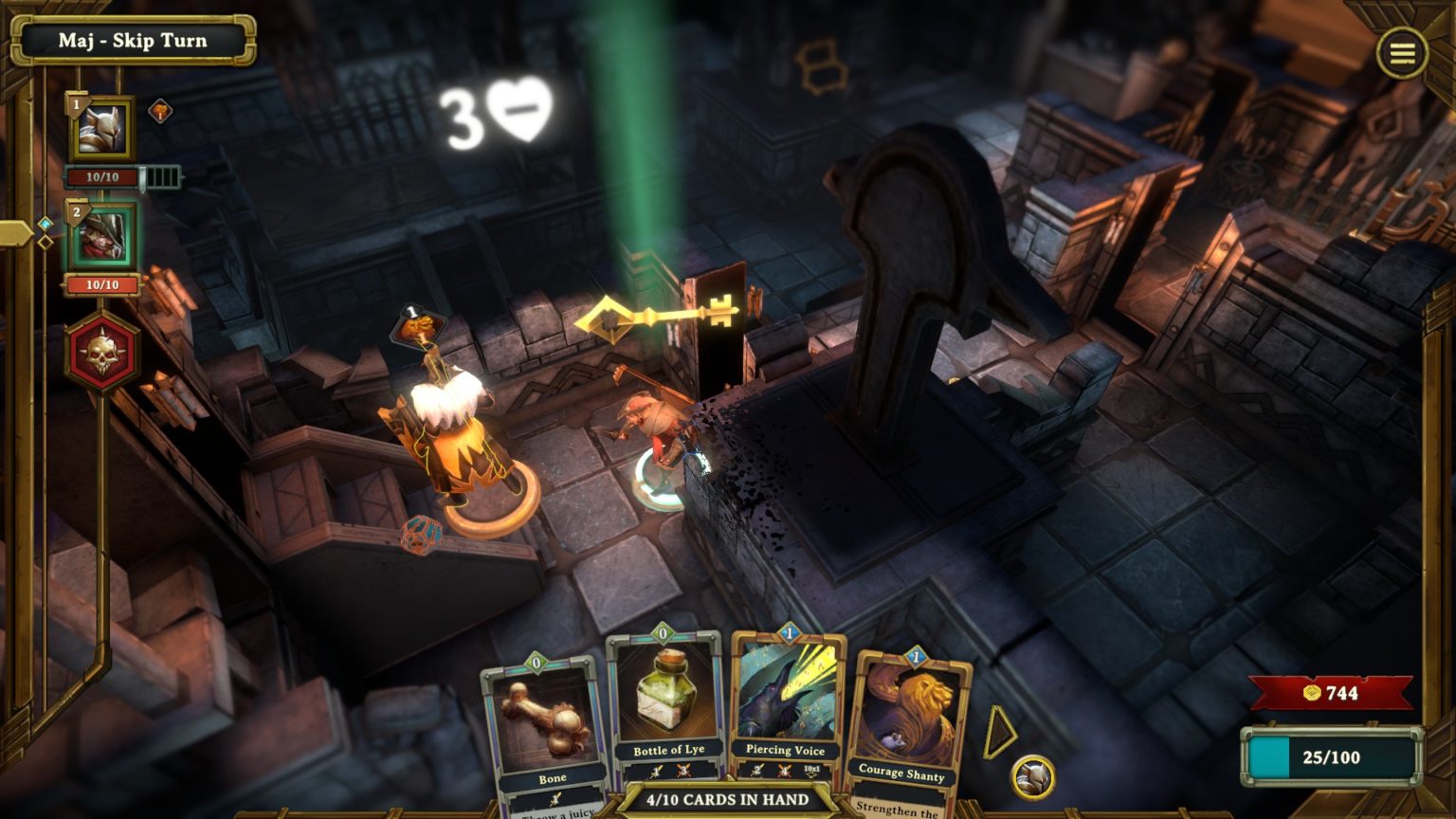Skip Maj's turn with the Skip Turn button

133,41
